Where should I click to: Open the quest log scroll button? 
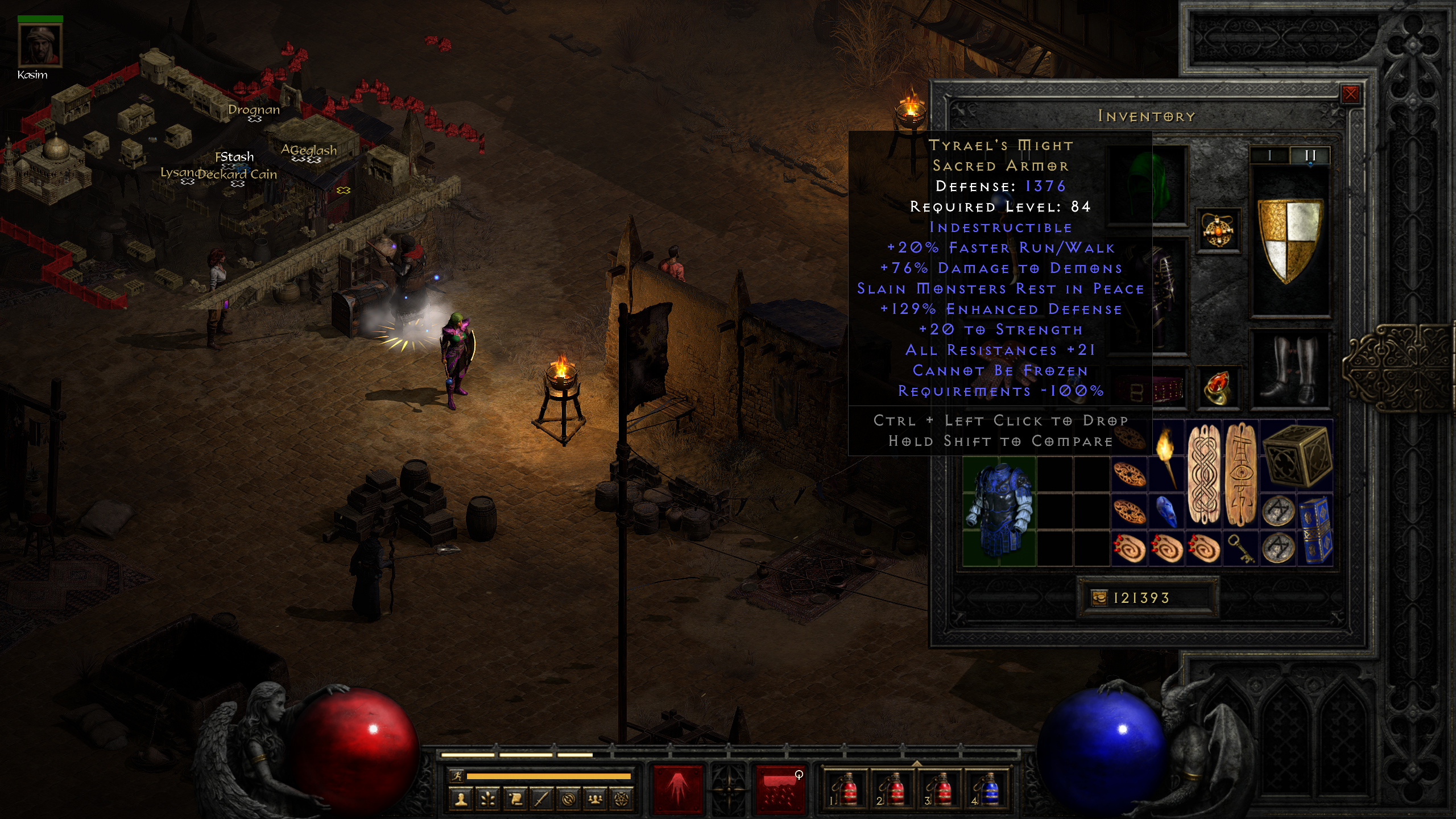515,799
